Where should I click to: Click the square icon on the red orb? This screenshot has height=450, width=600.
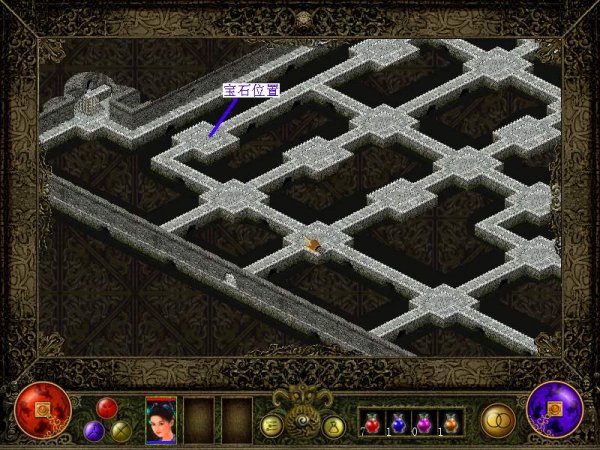[x=43, y=411]
